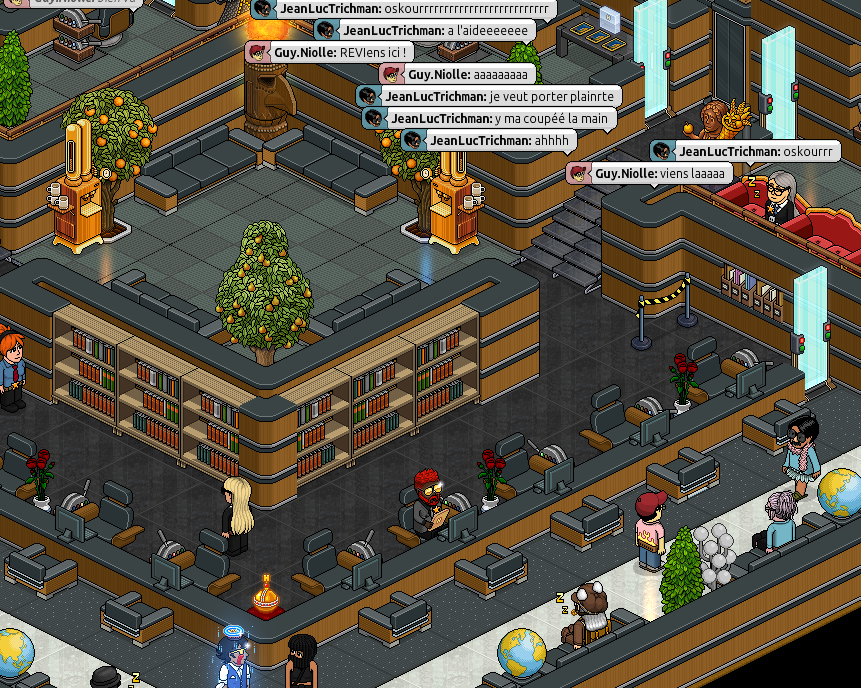Click the "y ma coupéé la main" chat bubble
Image resolution: width=861 pixels, height=688 pixels.
(490, 118)
